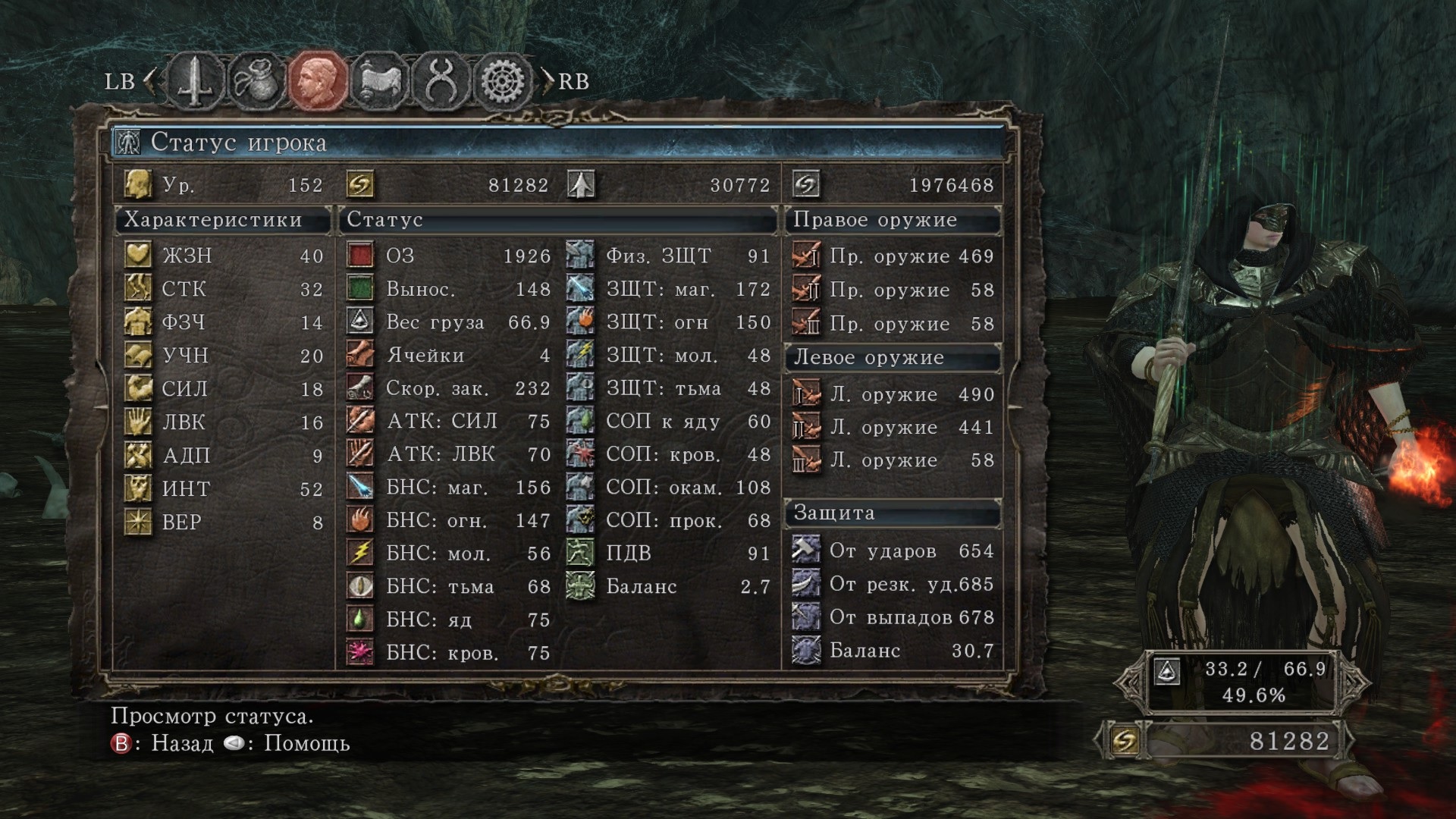
Task: Choose the Вес груза status row
Action: point(449,322)
